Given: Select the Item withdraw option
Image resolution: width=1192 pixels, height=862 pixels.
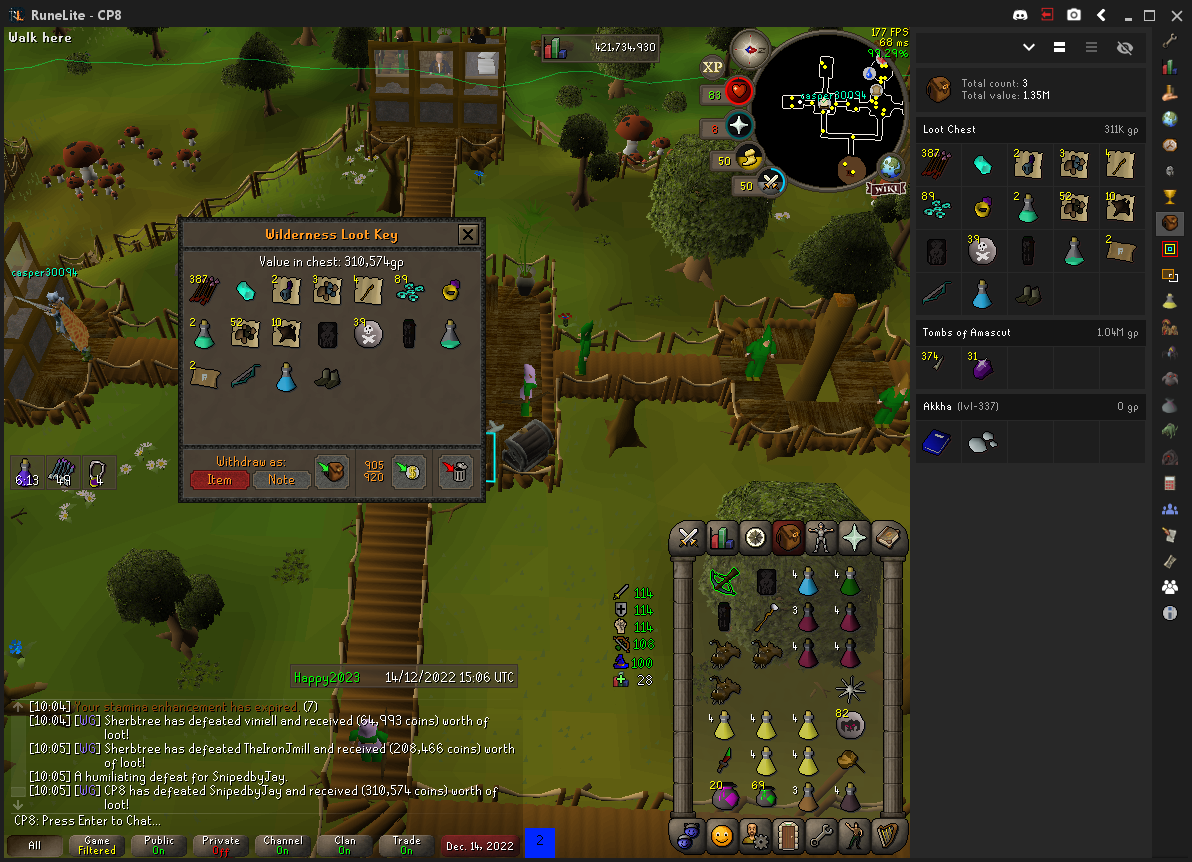Looking at the screenshot, I should 219,480.
